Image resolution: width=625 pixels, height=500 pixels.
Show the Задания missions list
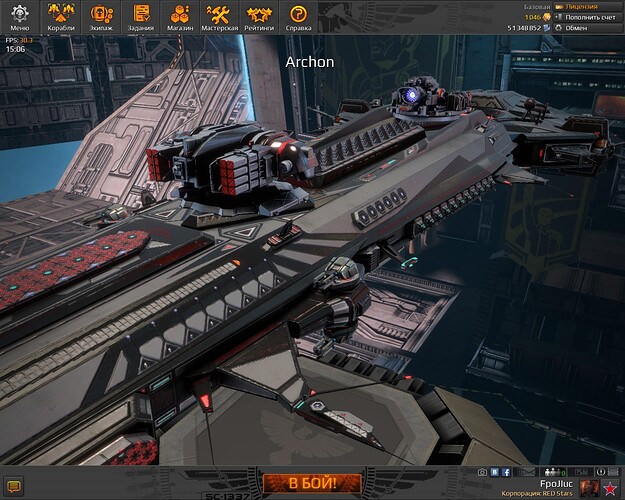click(x=142, y=16)
